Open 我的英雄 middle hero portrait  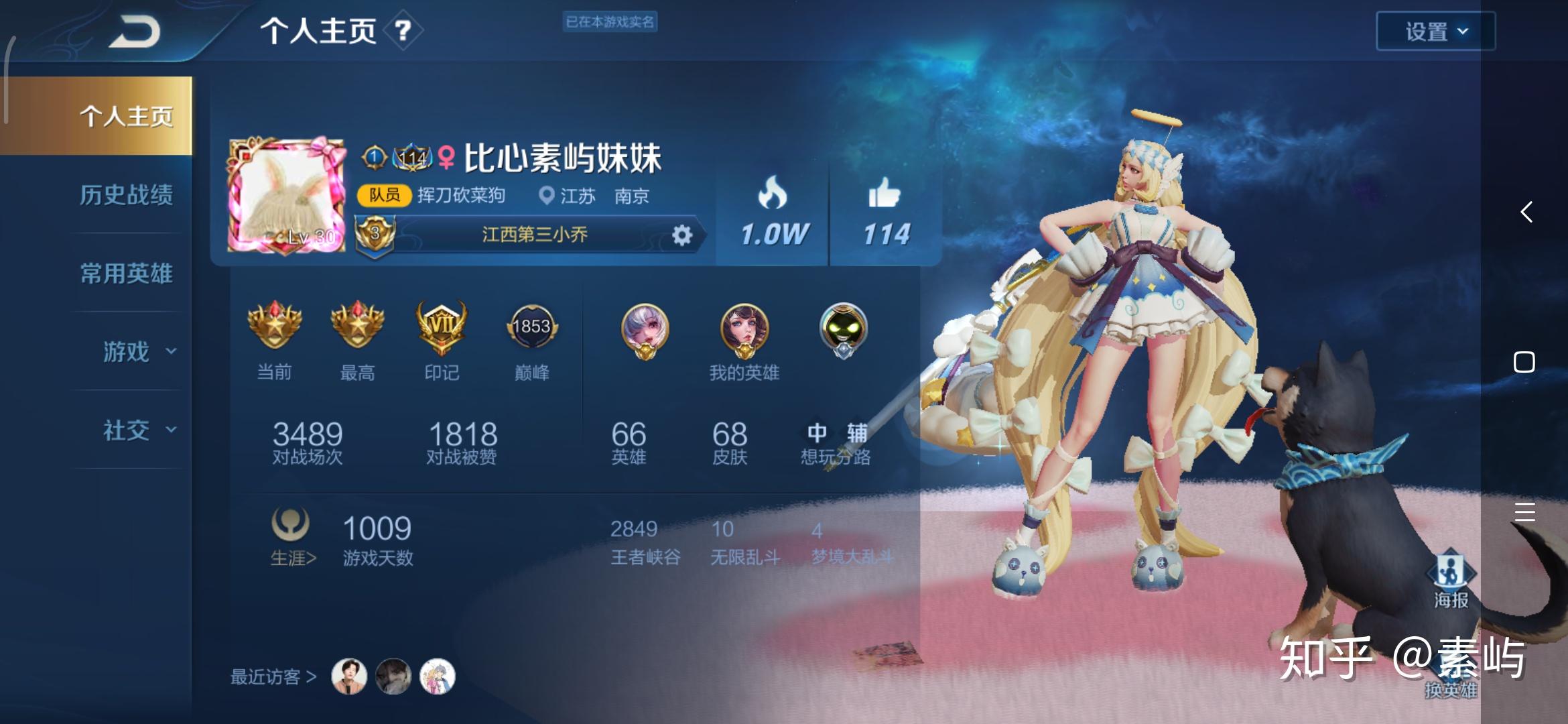(x=744, y=330)
